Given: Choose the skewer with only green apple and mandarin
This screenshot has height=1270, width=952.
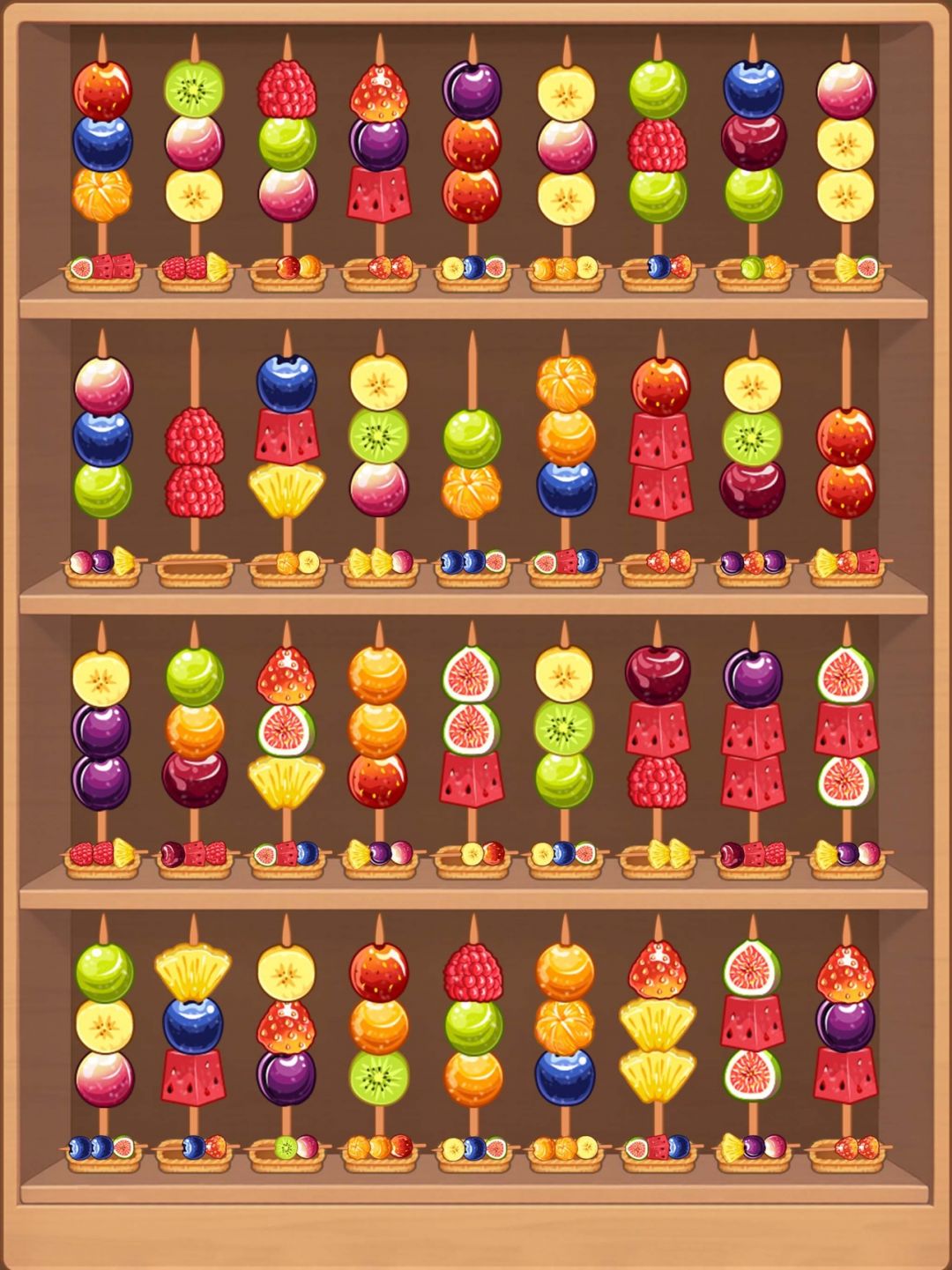Looking at the screenshot, I should [472, 463].
